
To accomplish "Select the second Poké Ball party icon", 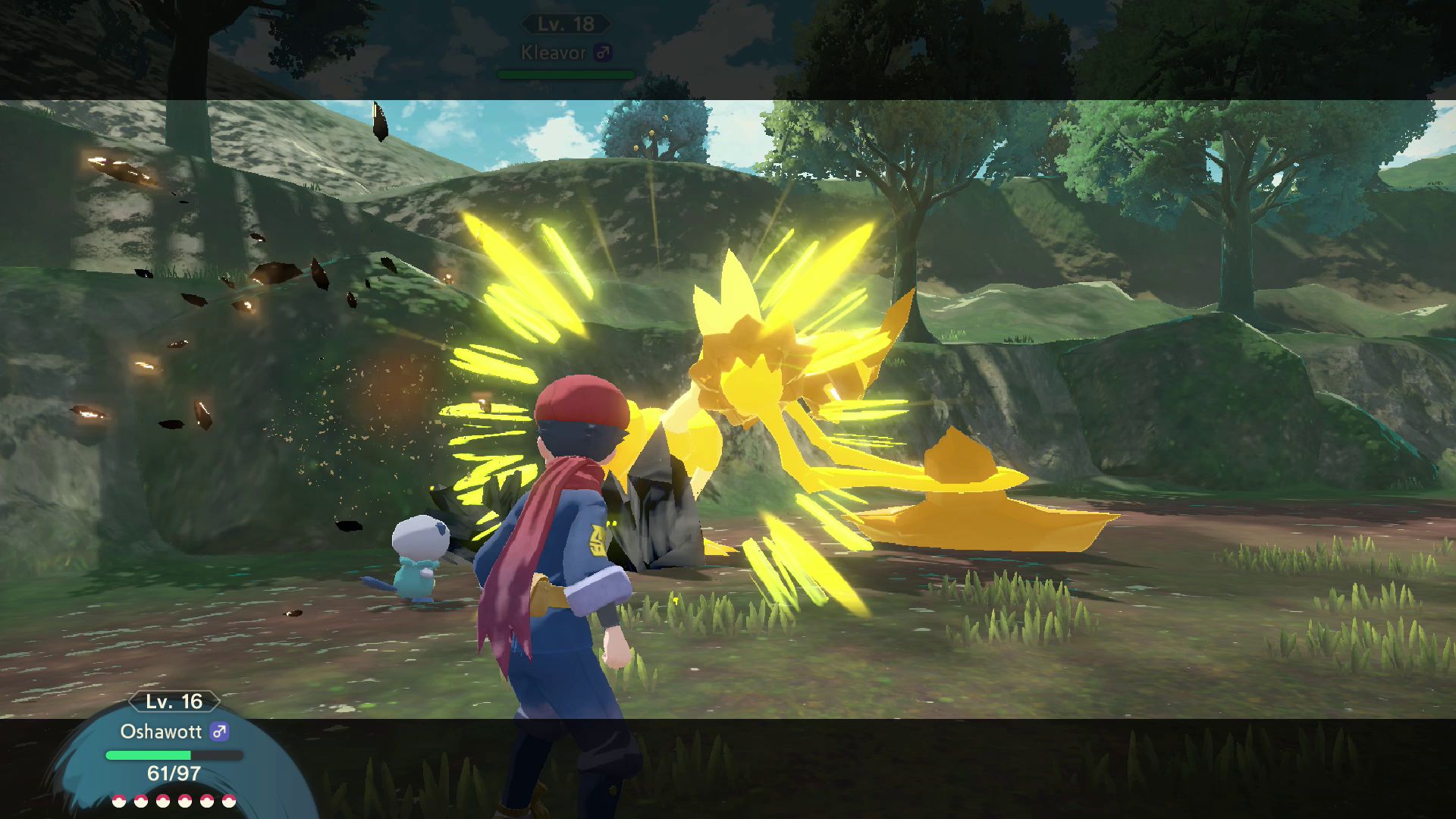I will 140,800.
